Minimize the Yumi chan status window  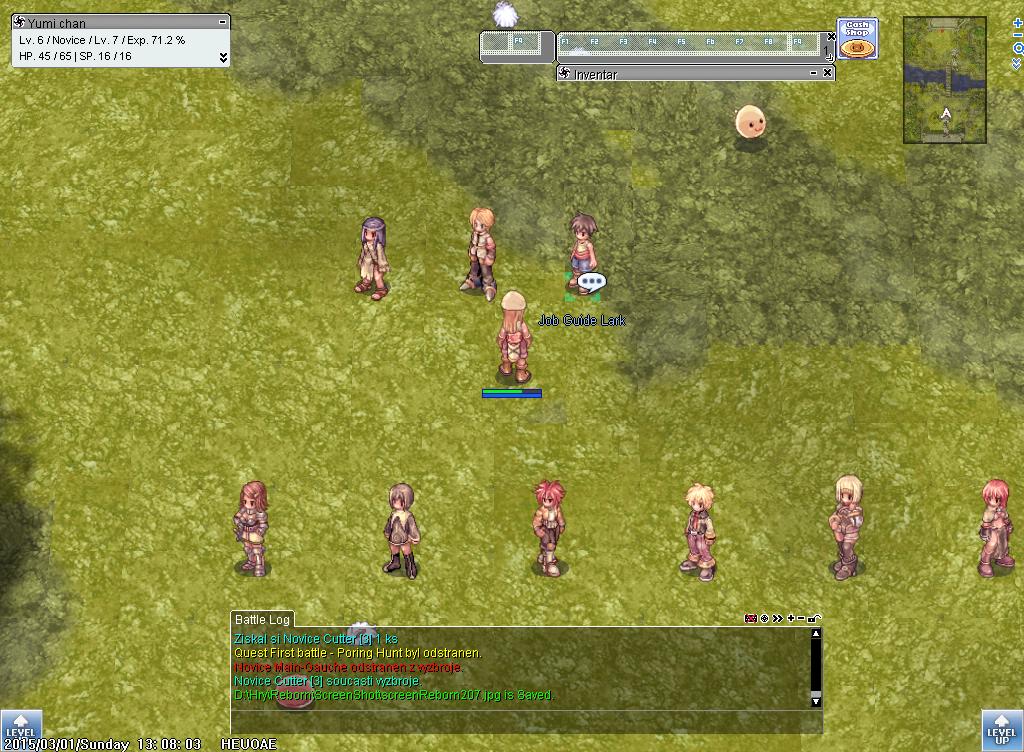pos(222,21)
